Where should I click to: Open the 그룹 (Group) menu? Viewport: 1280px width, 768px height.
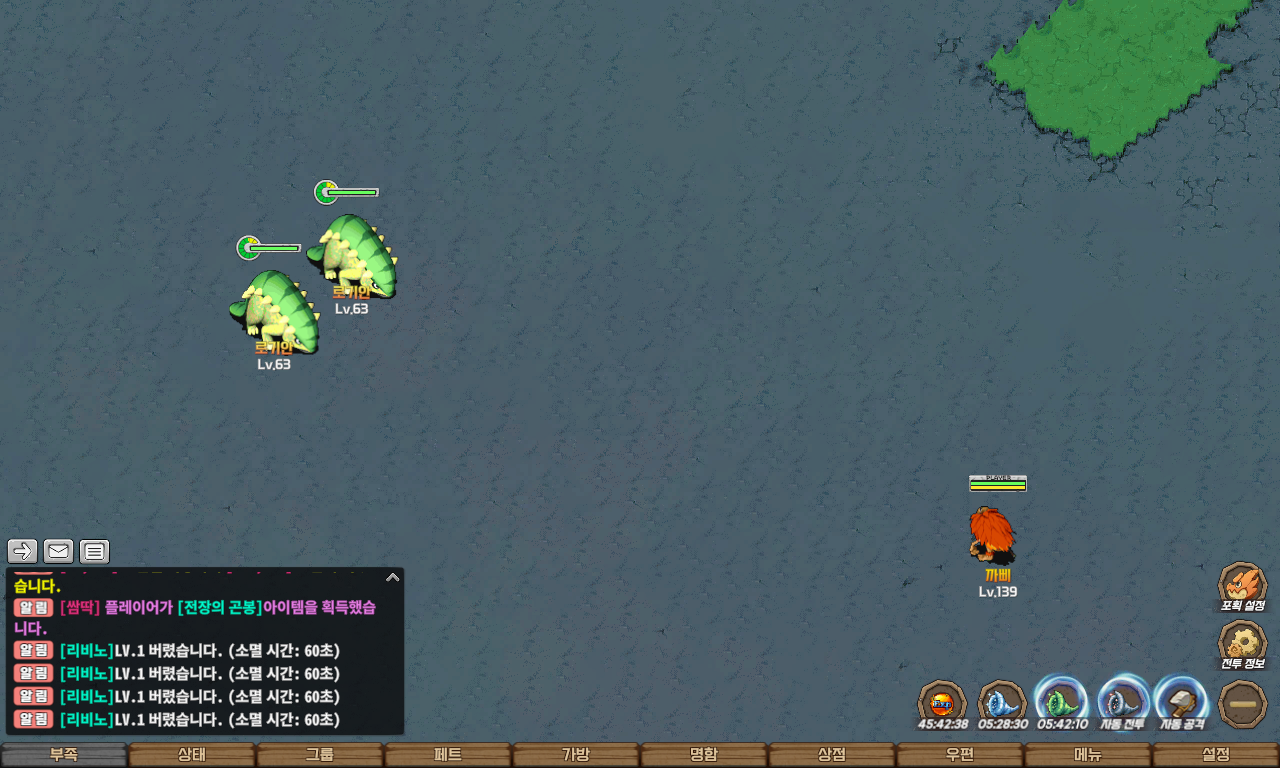pos(320,755)
